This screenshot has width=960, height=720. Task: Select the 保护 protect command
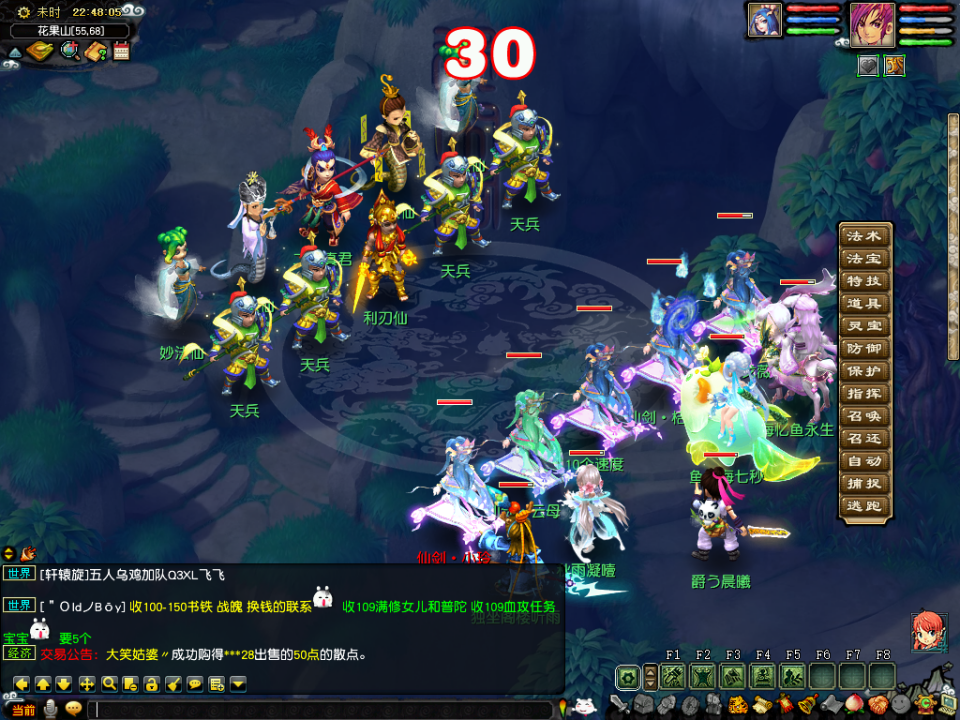point(865,371)
